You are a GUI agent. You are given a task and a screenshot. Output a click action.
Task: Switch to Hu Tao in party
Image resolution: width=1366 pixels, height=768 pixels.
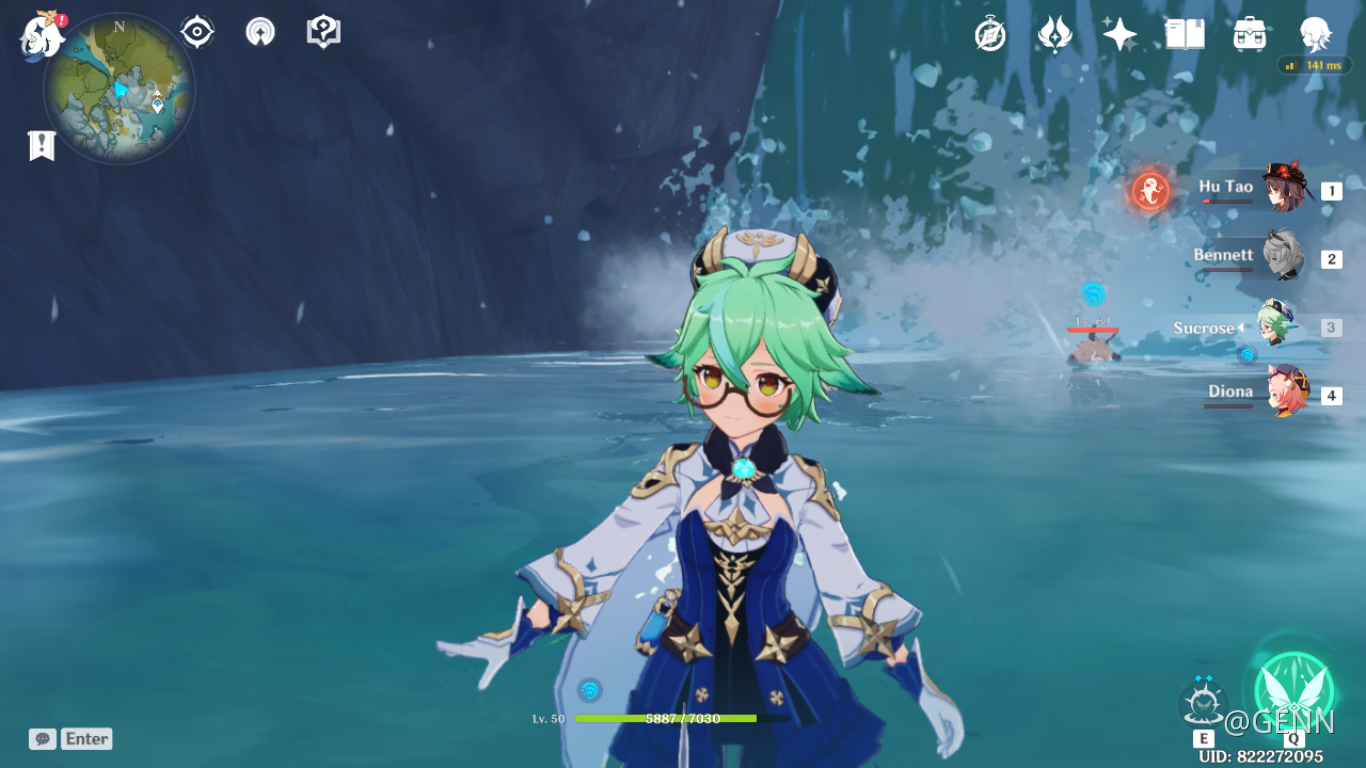pos(1282,188)
